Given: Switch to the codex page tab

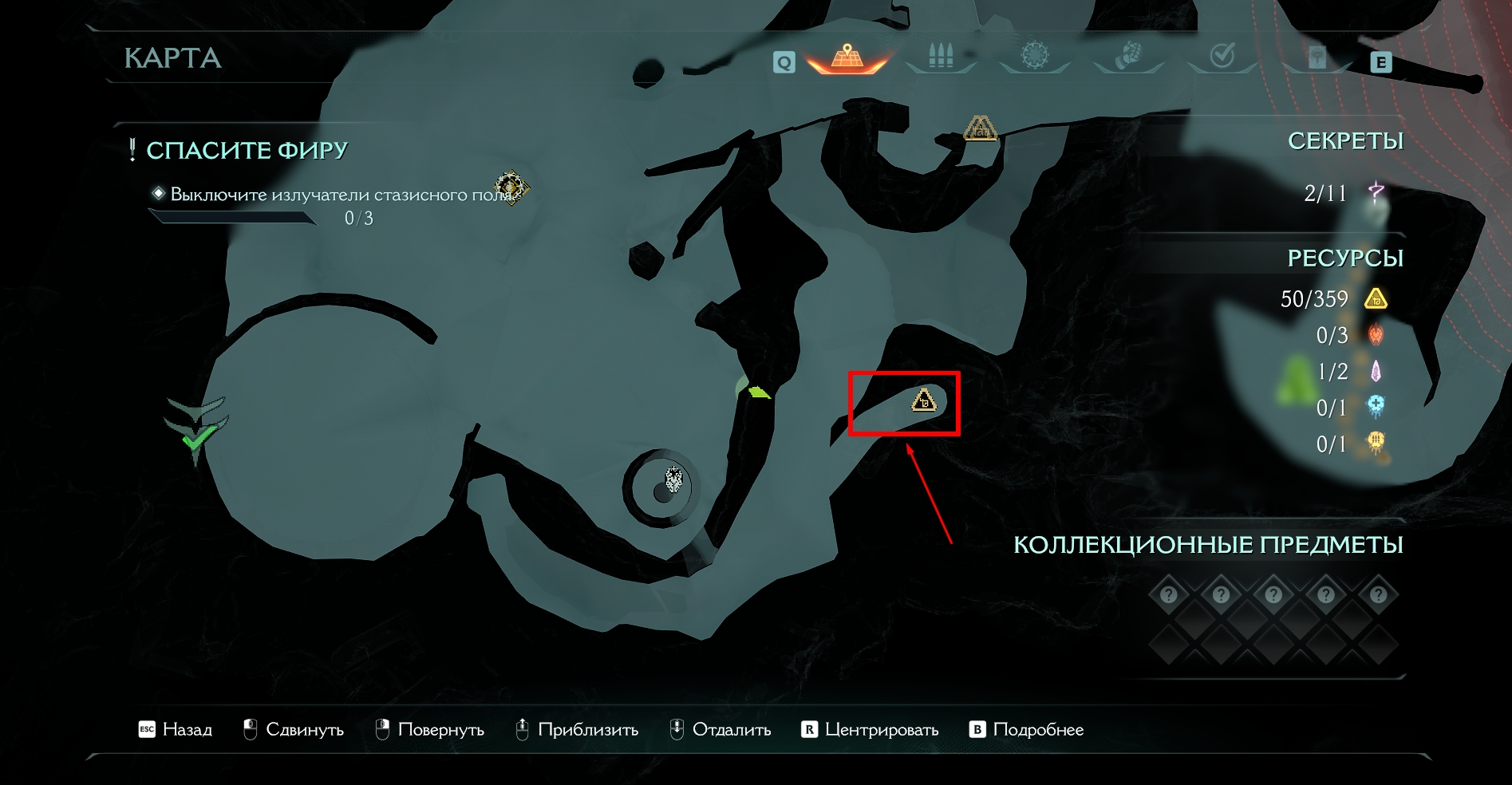Looking at the screenshot, I should tap(1317, 57).
